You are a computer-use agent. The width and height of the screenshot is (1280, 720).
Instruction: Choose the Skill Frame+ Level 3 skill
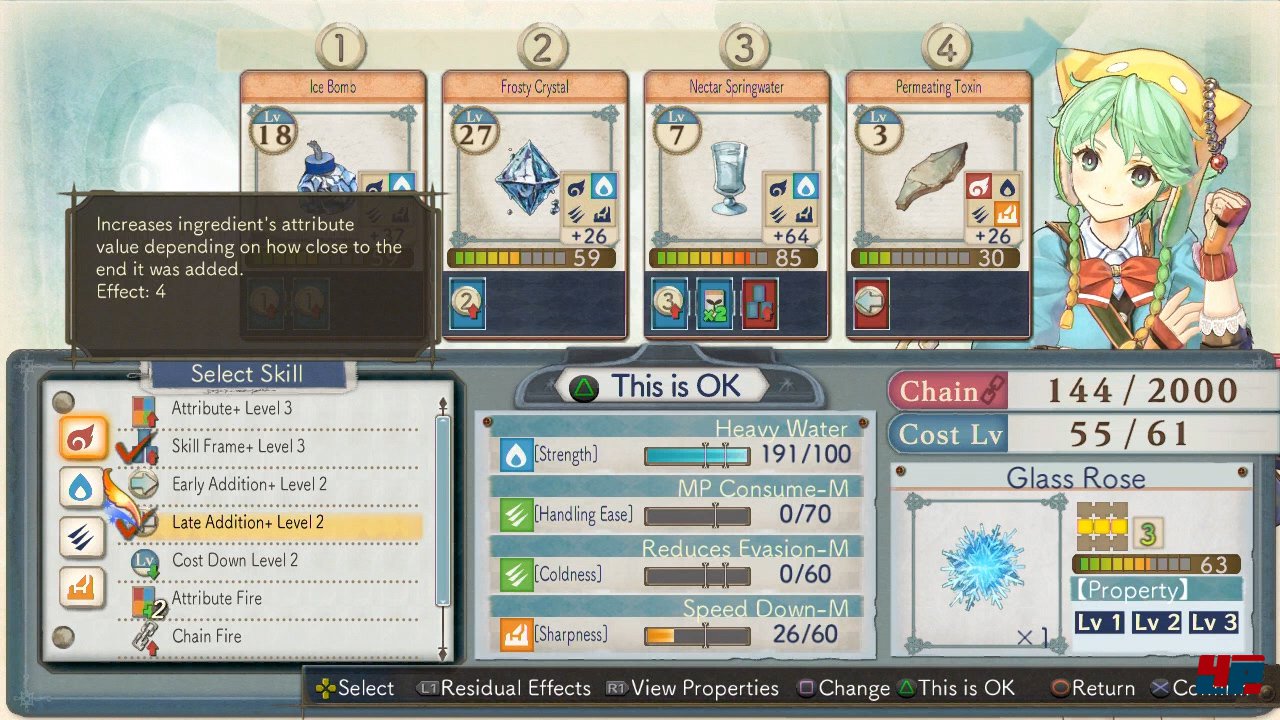(238, 446)
